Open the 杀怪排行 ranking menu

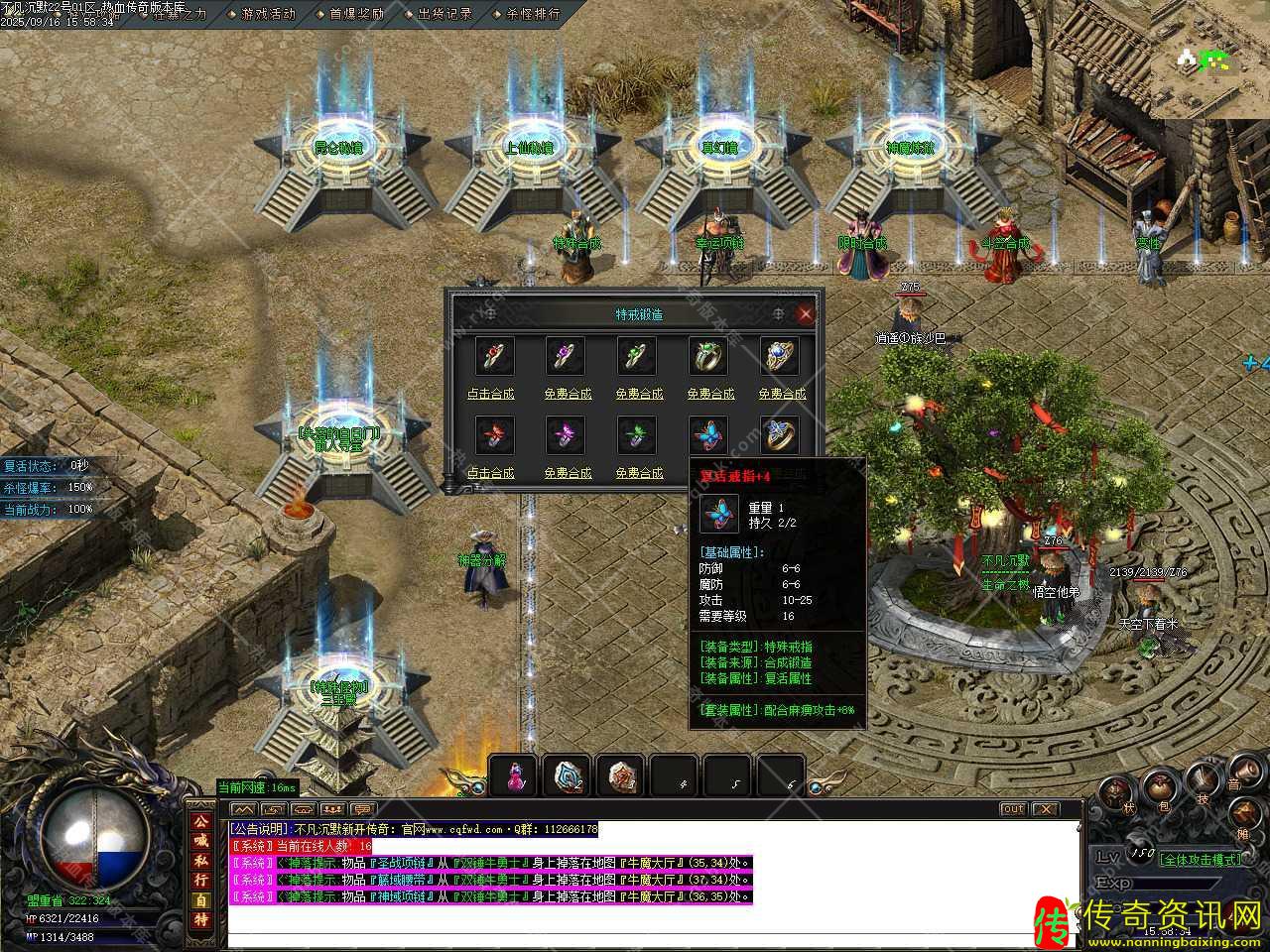(533, 14)
